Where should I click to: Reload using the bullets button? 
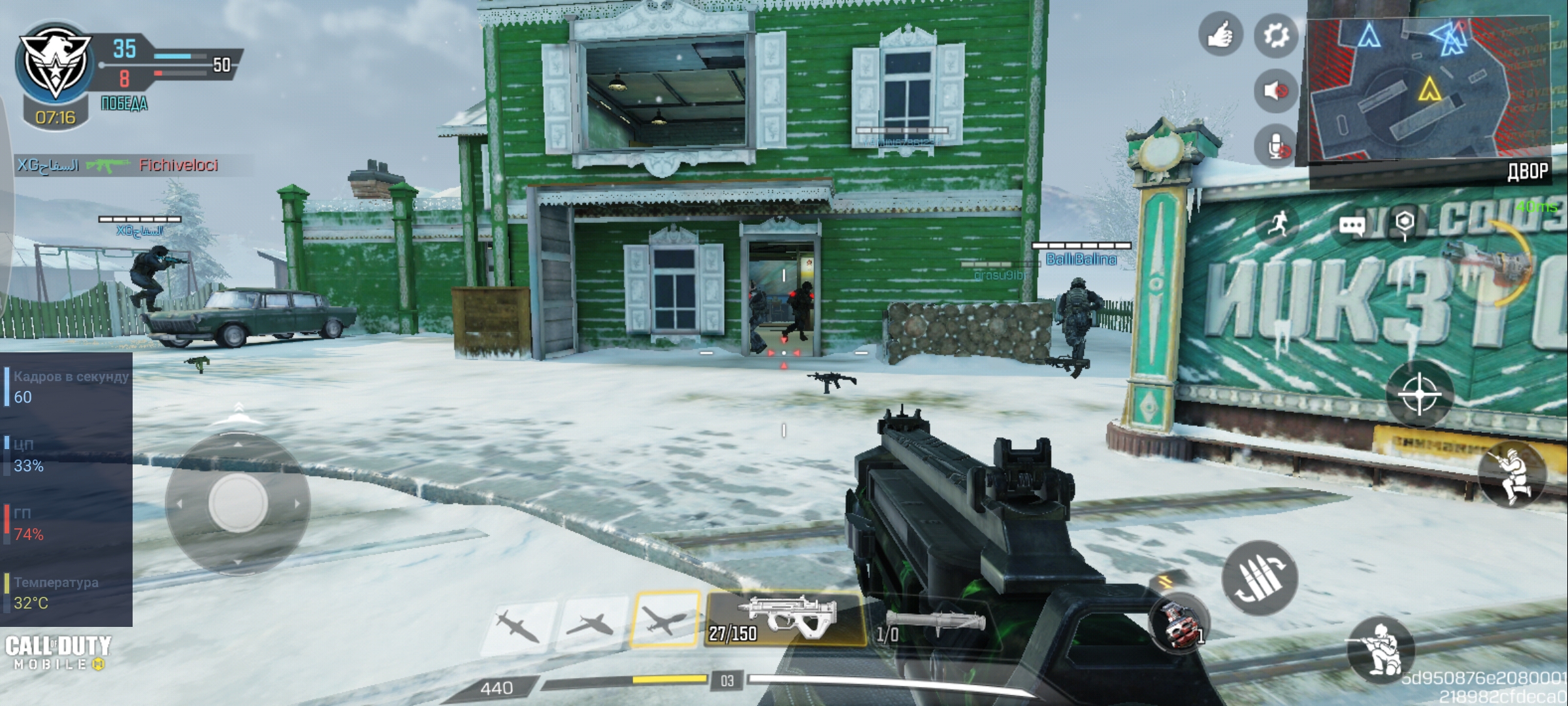(x=1260, y=578)
